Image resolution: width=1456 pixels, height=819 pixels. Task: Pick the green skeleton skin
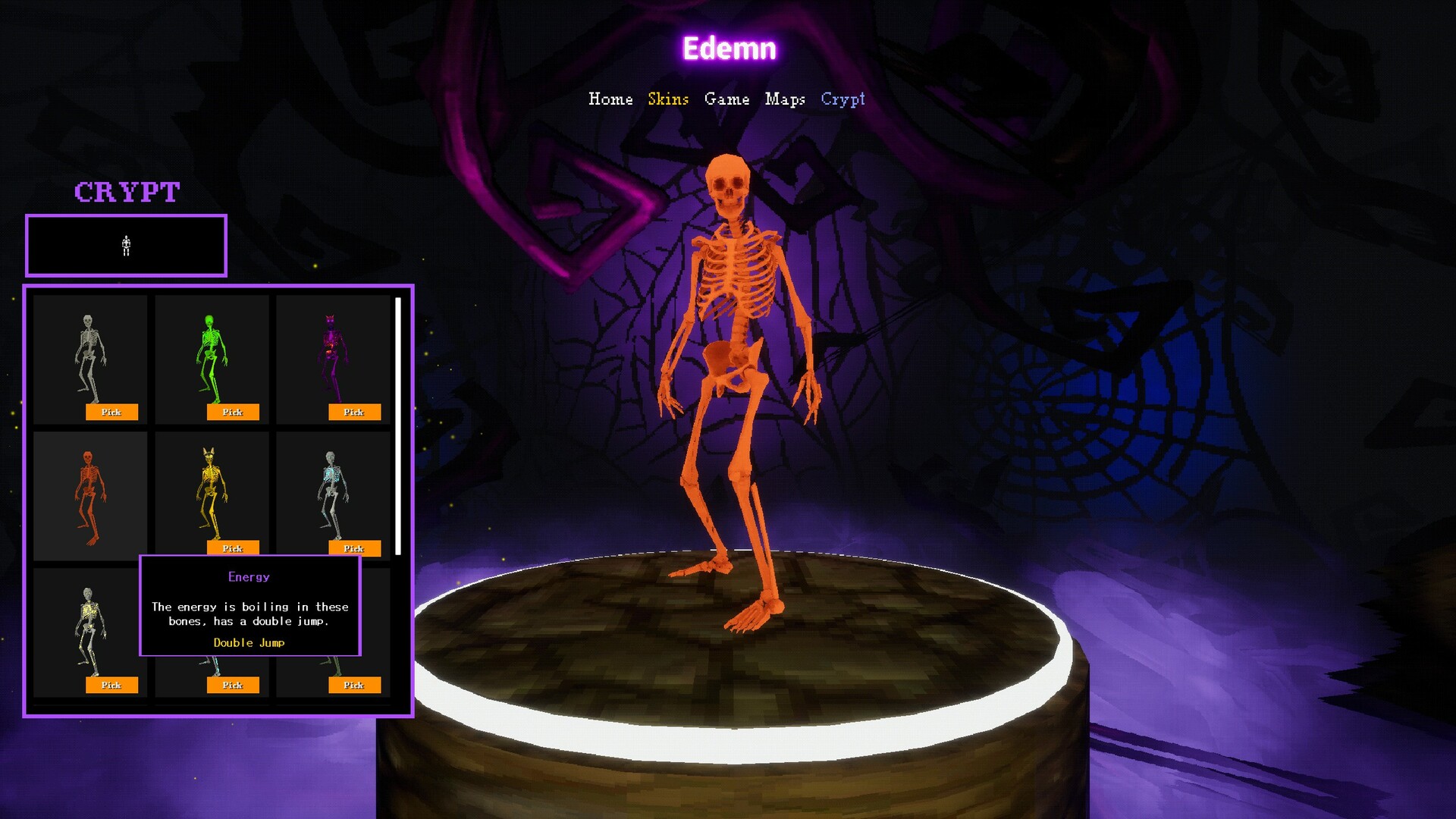(233, 412)
